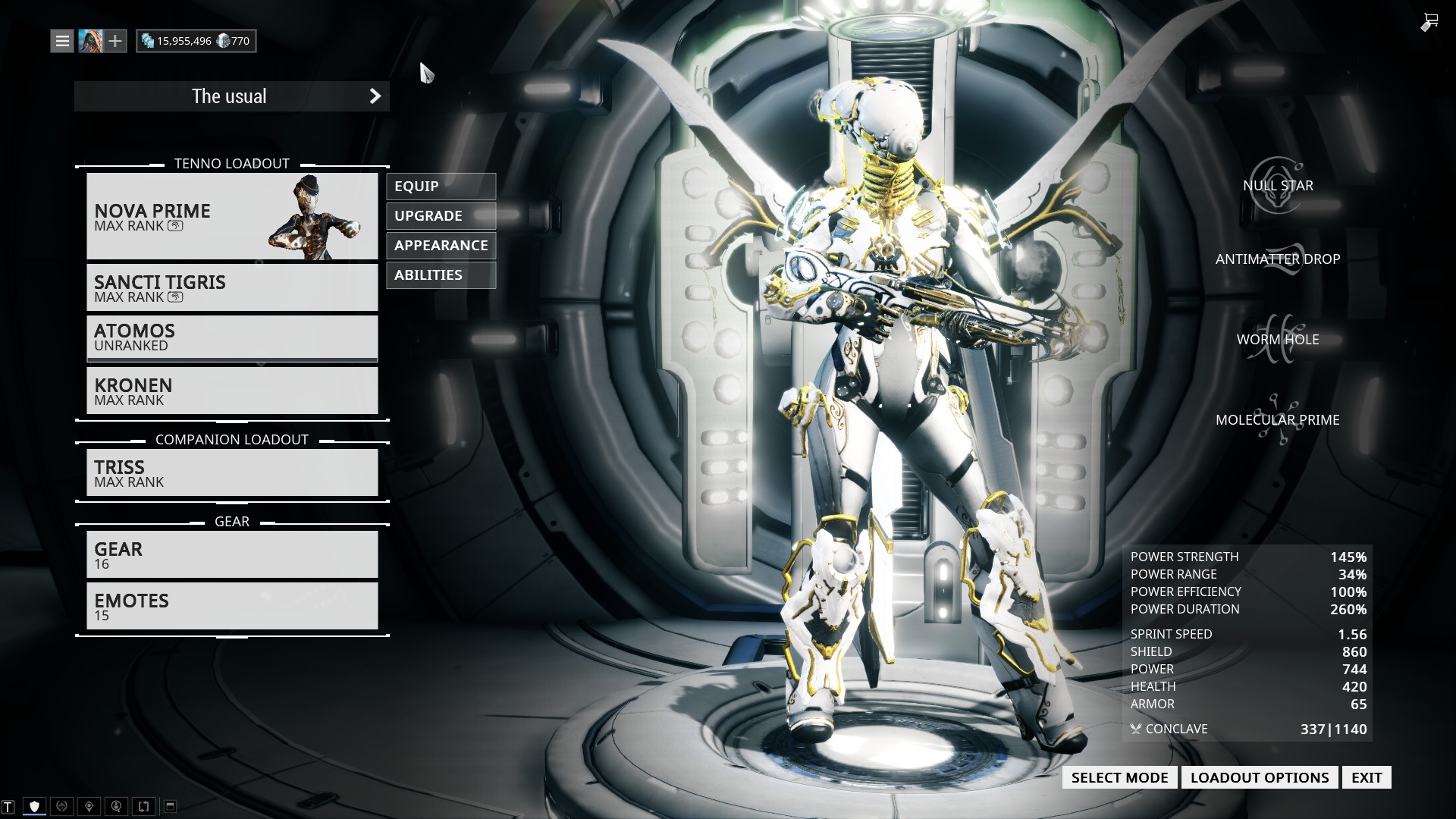Choose the Atomos secondary slot
Viewport: 1456px width, 819px height.
pyautogui.click(x=232, y=337)
